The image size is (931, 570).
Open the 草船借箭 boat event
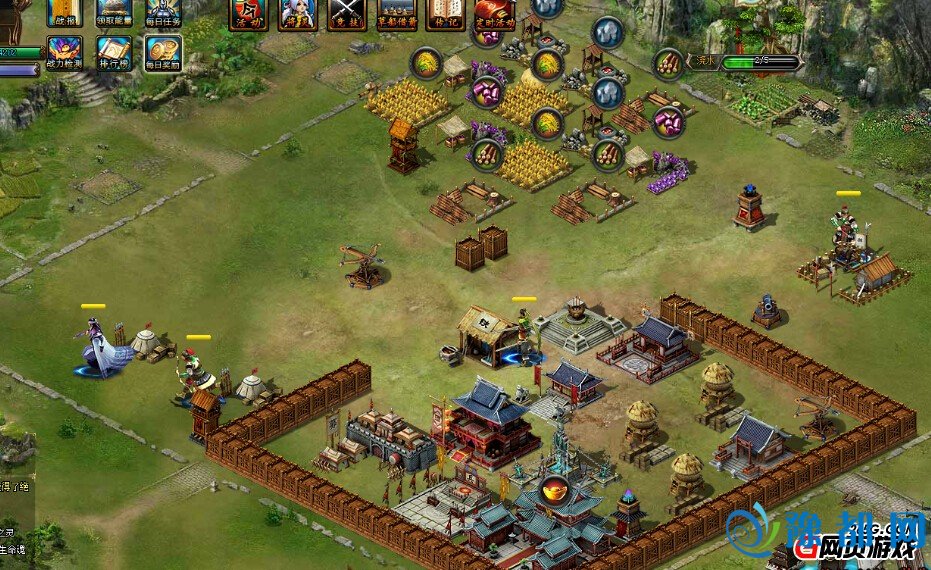pyautogui.click(x=397, y=13)
